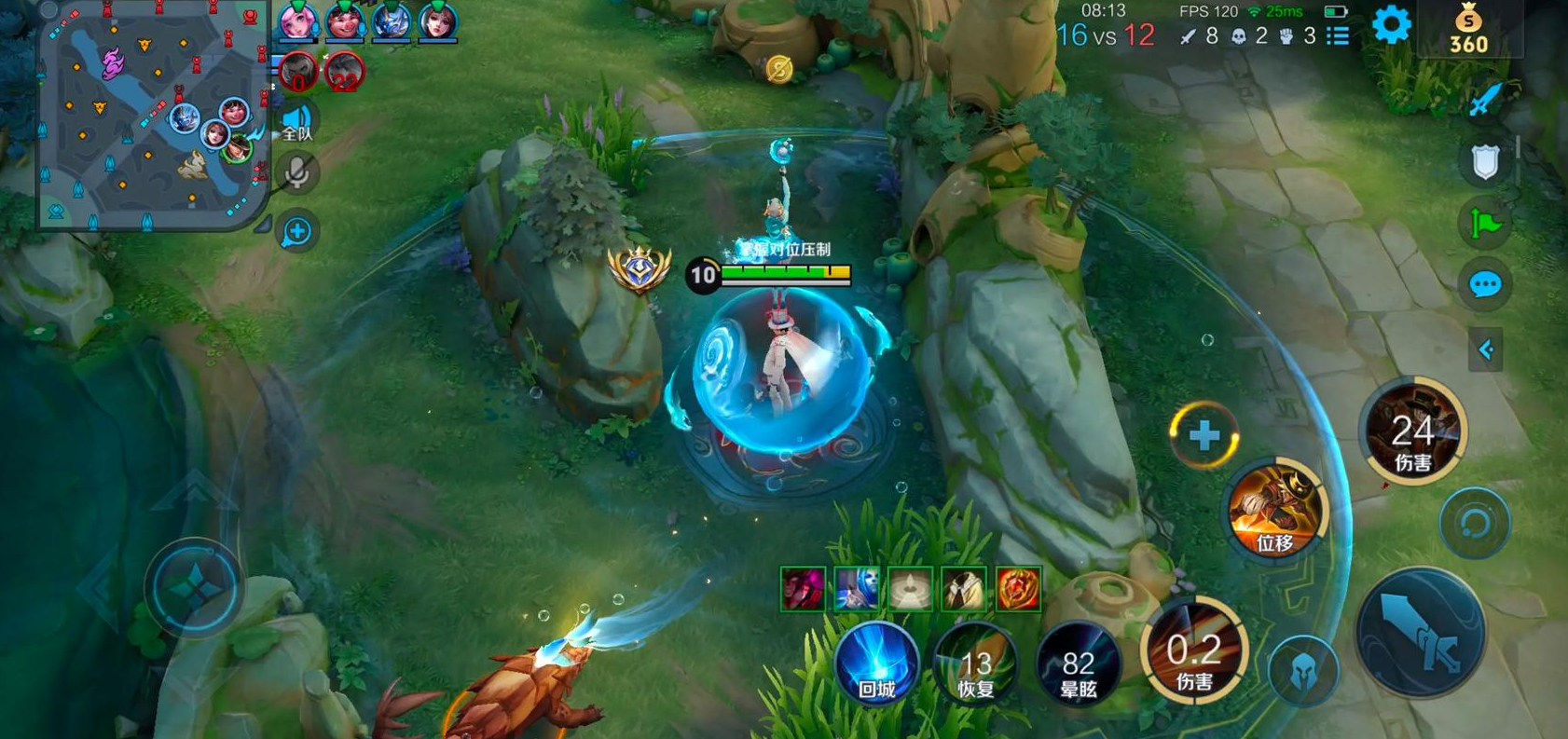Open the shop via the 360 gold icon
The height and width of the screenshot is (739, 1568).
pos(1468,30)
